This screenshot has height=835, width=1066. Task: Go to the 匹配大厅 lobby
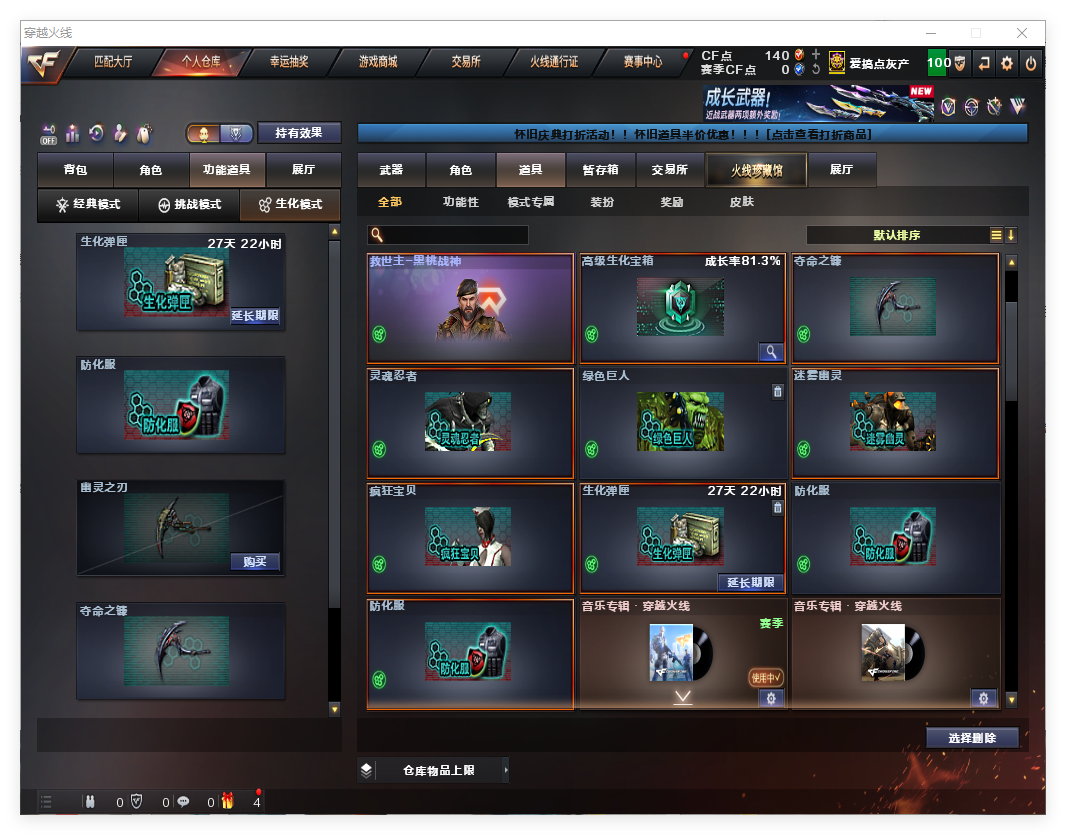coord(113,62)
